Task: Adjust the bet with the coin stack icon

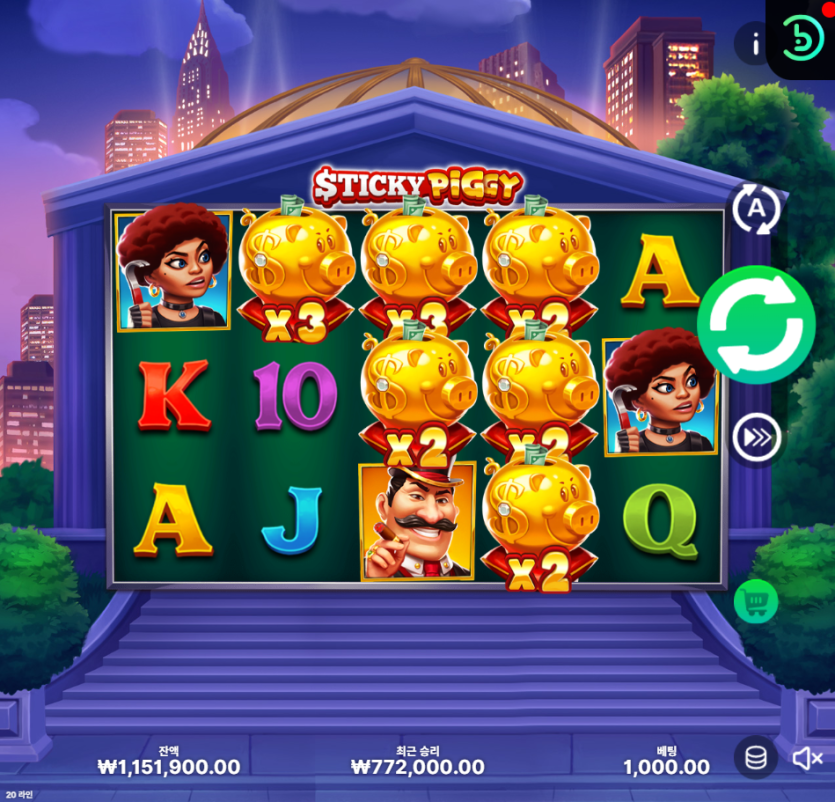Action: point(756,758)
